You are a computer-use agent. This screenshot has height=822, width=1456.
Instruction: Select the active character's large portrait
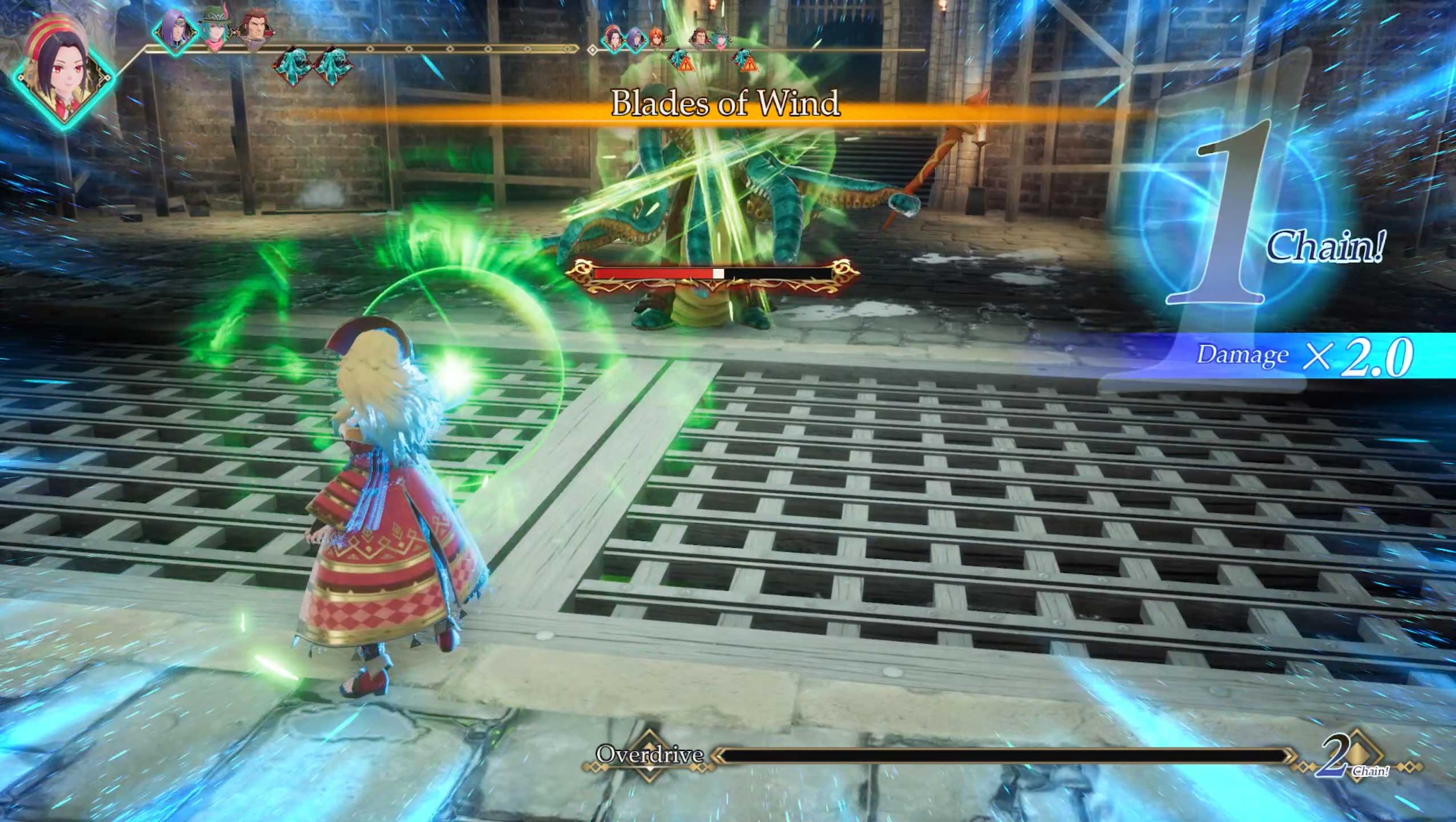point(64,70)
